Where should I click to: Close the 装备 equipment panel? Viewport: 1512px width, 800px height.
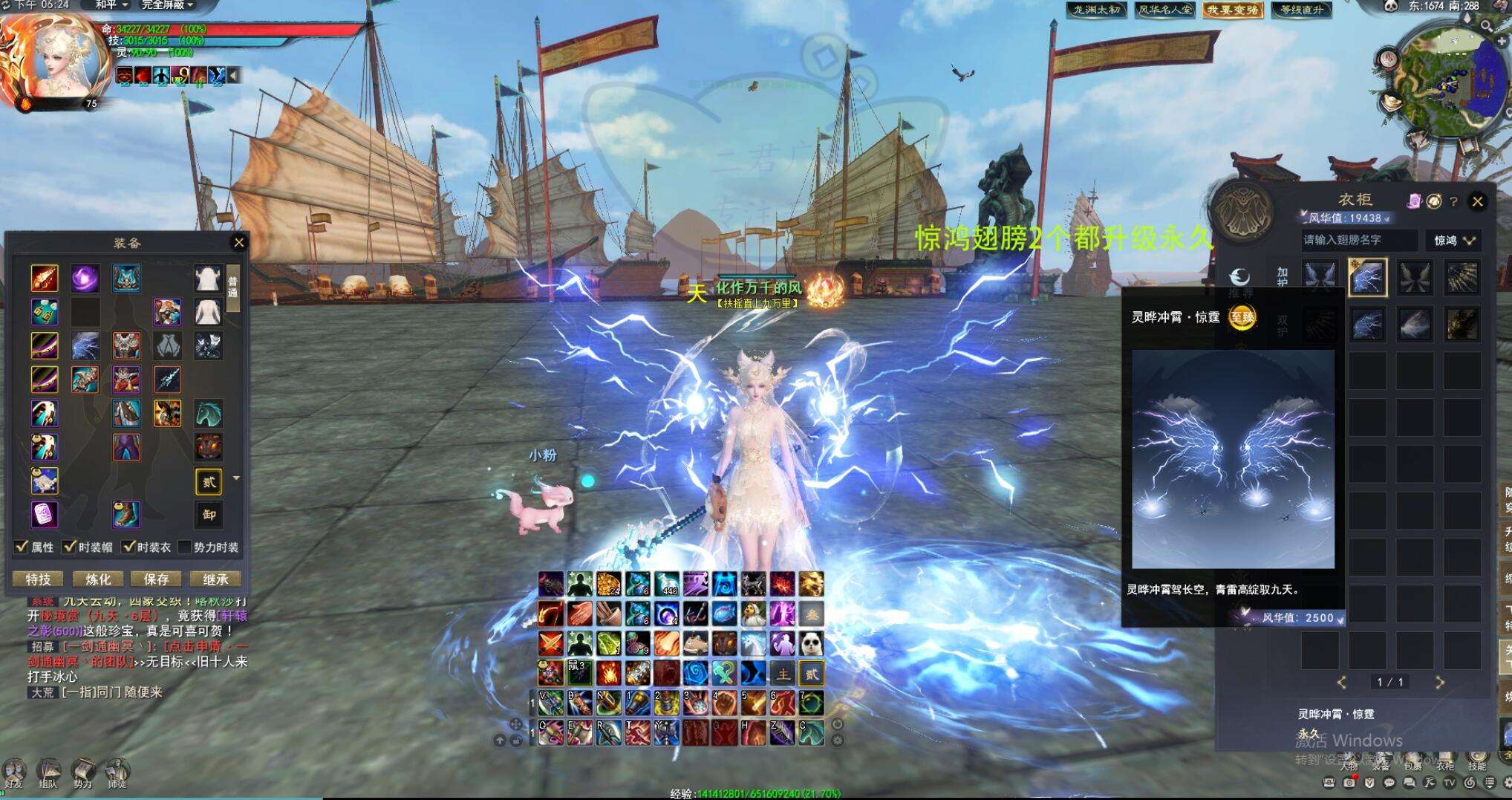point(239,242)
